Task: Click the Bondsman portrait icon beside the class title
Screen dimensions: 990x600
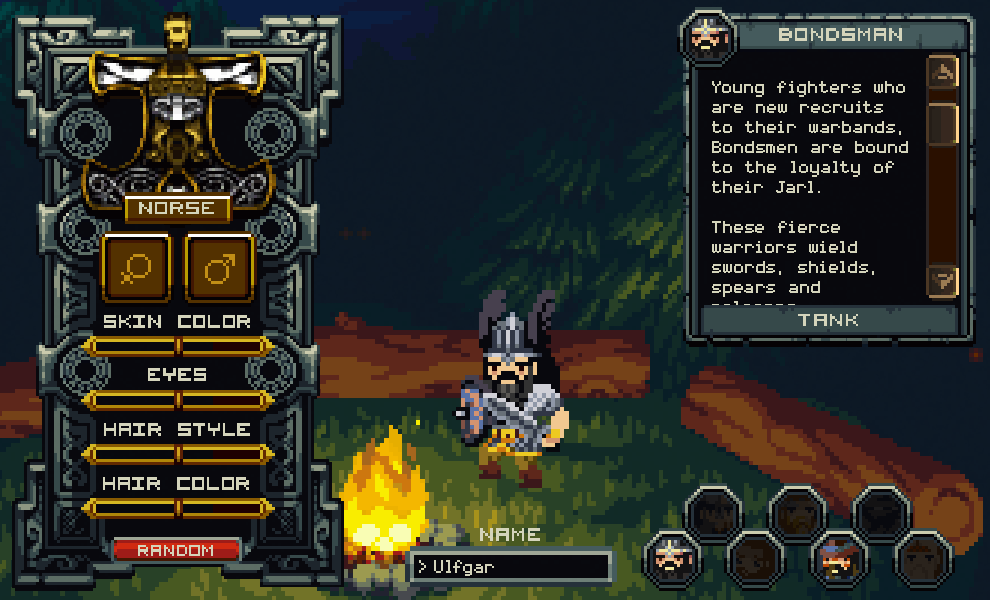Action: click(708, 36)
